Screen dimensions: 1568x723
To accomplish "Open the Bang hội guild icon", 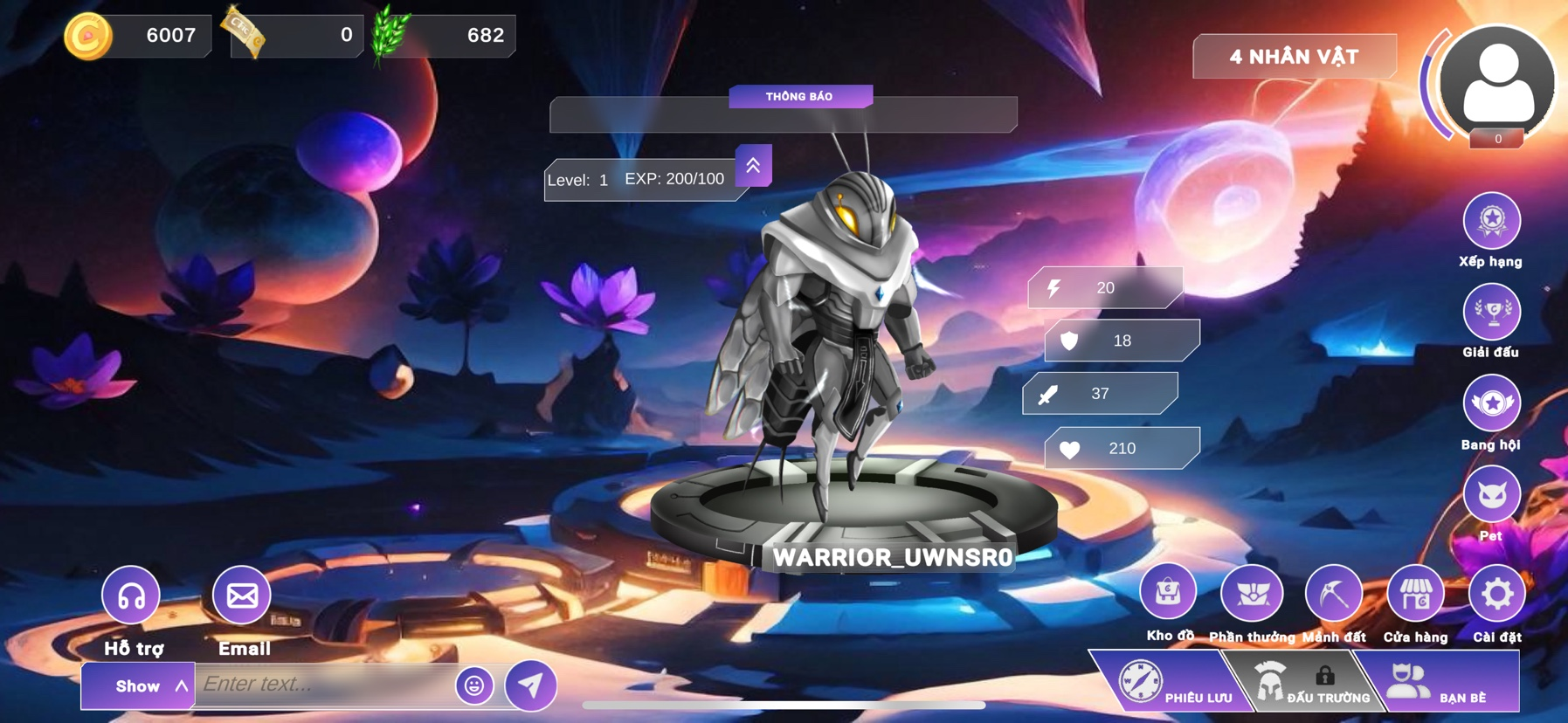I will coord(1492,403).
